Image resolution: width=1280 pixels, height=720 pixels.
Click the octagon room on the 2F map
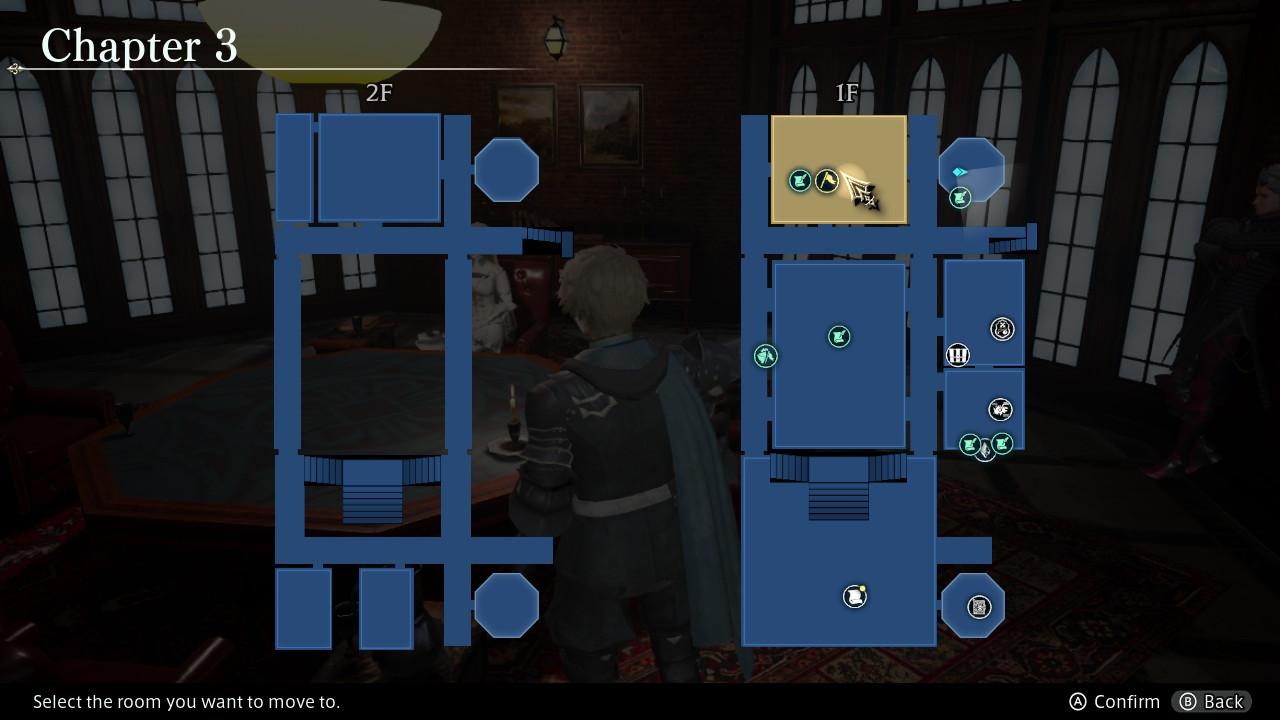point(507,169)
